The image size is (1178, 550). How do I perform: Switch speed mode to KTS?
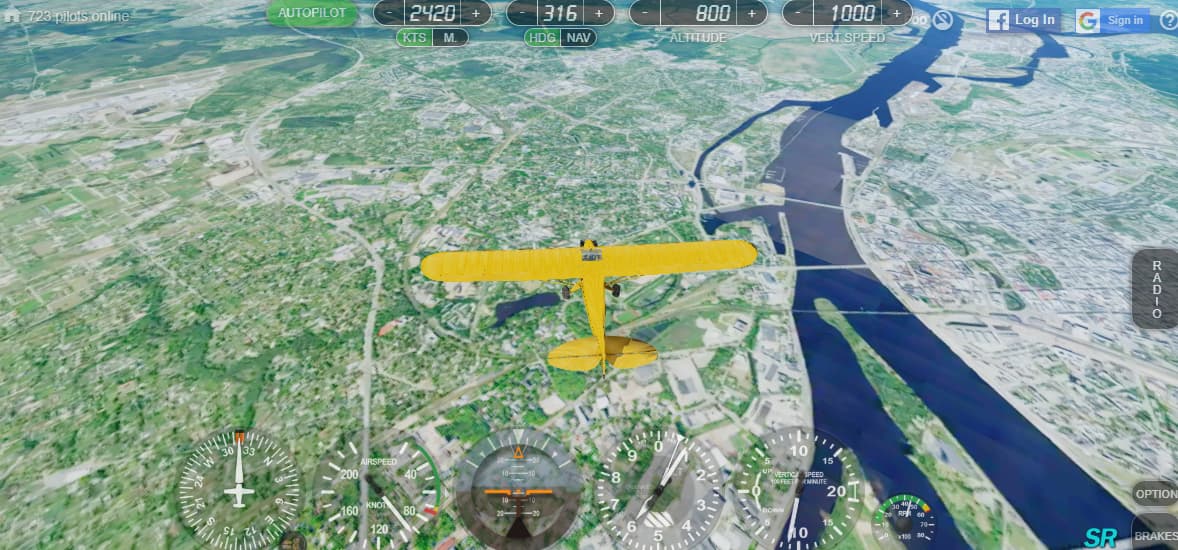coord(414,38)
